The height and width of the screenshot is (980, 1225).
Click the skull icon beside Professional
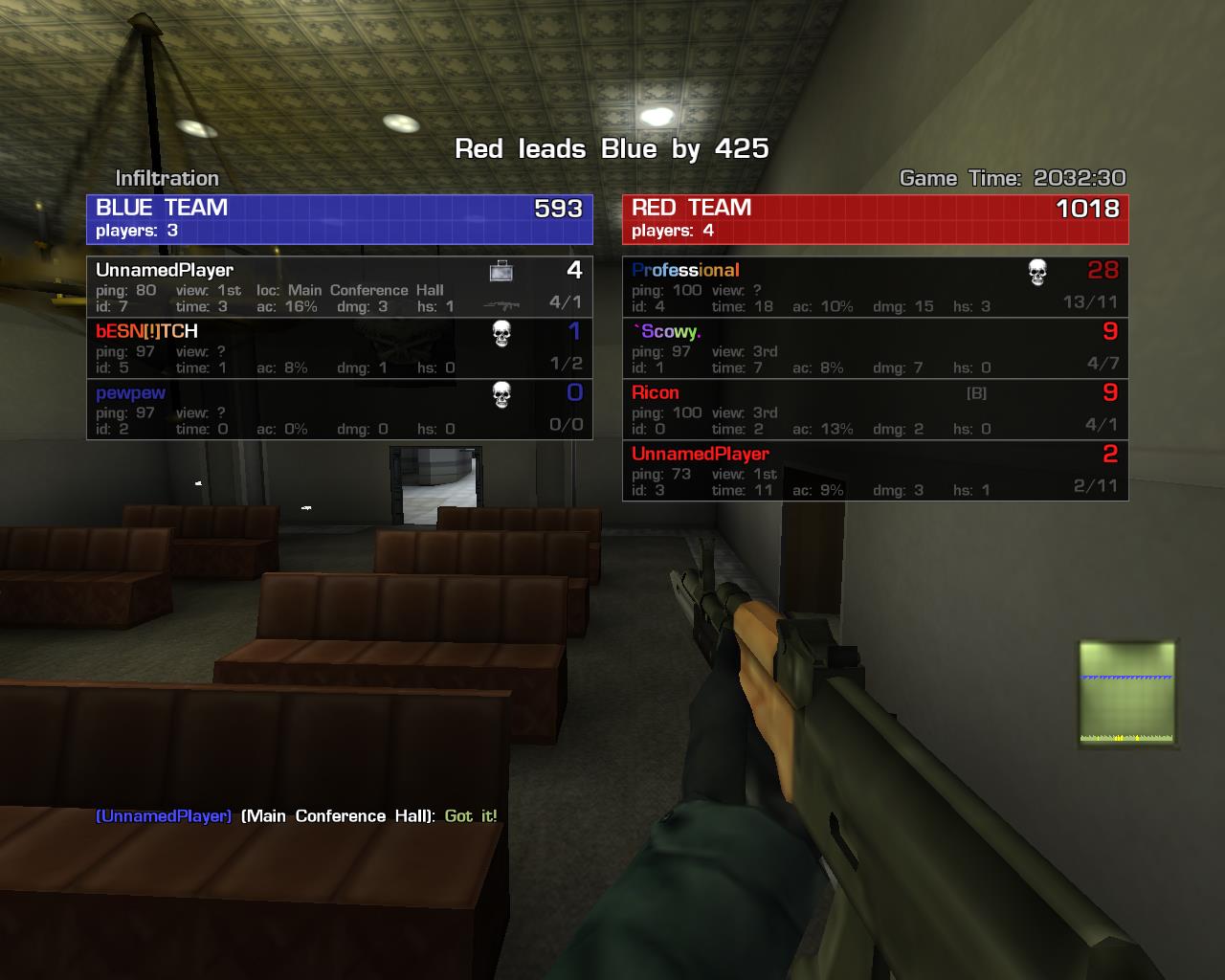click(1037, 272)
